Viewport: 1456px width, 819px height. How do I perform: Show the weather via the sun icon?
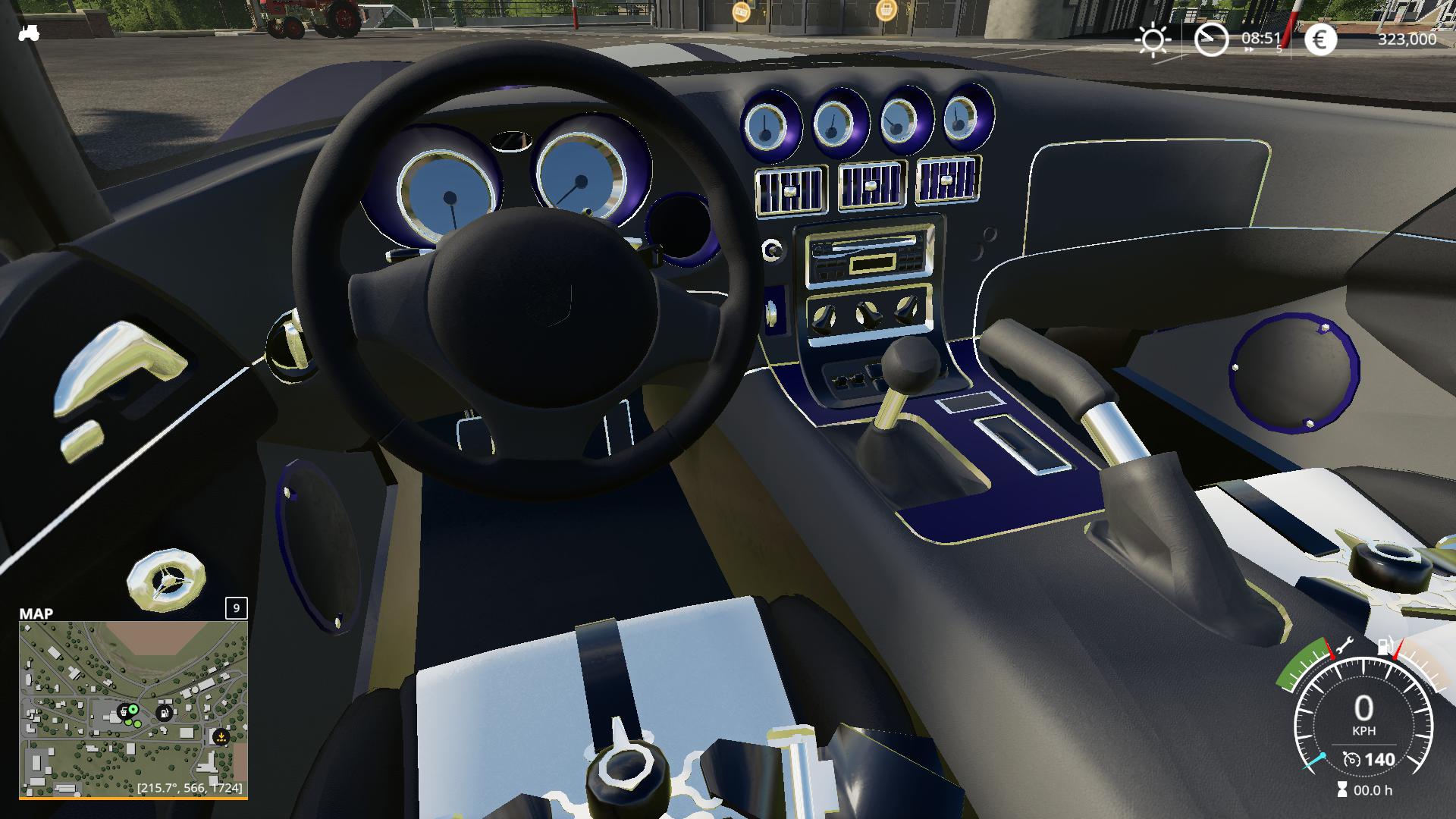click(1153, 39)
